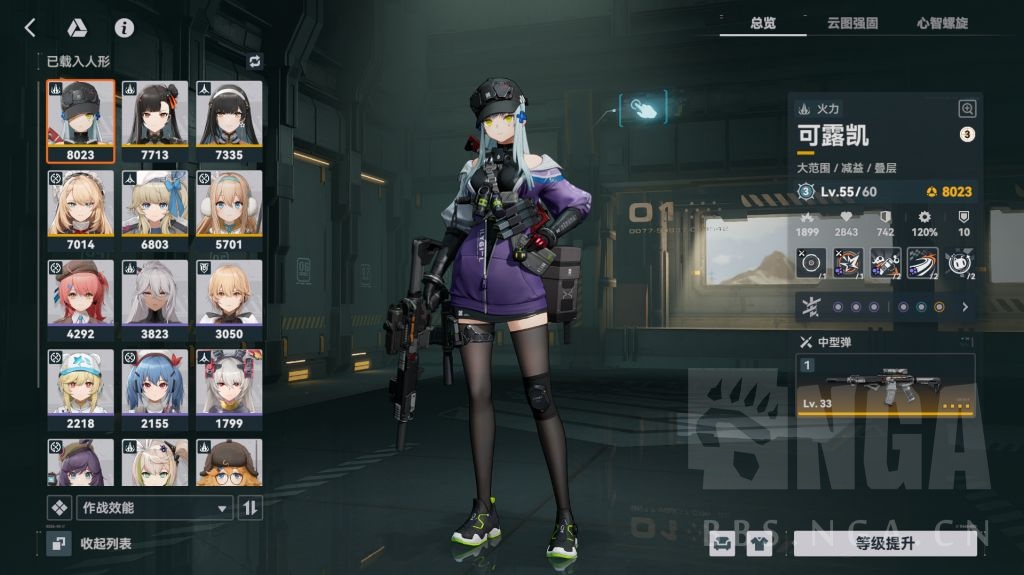The image size is (1024, 575).
Task: Select the blonde doll rated 7014
Action: pyautogui.click(x=80, y=210)
